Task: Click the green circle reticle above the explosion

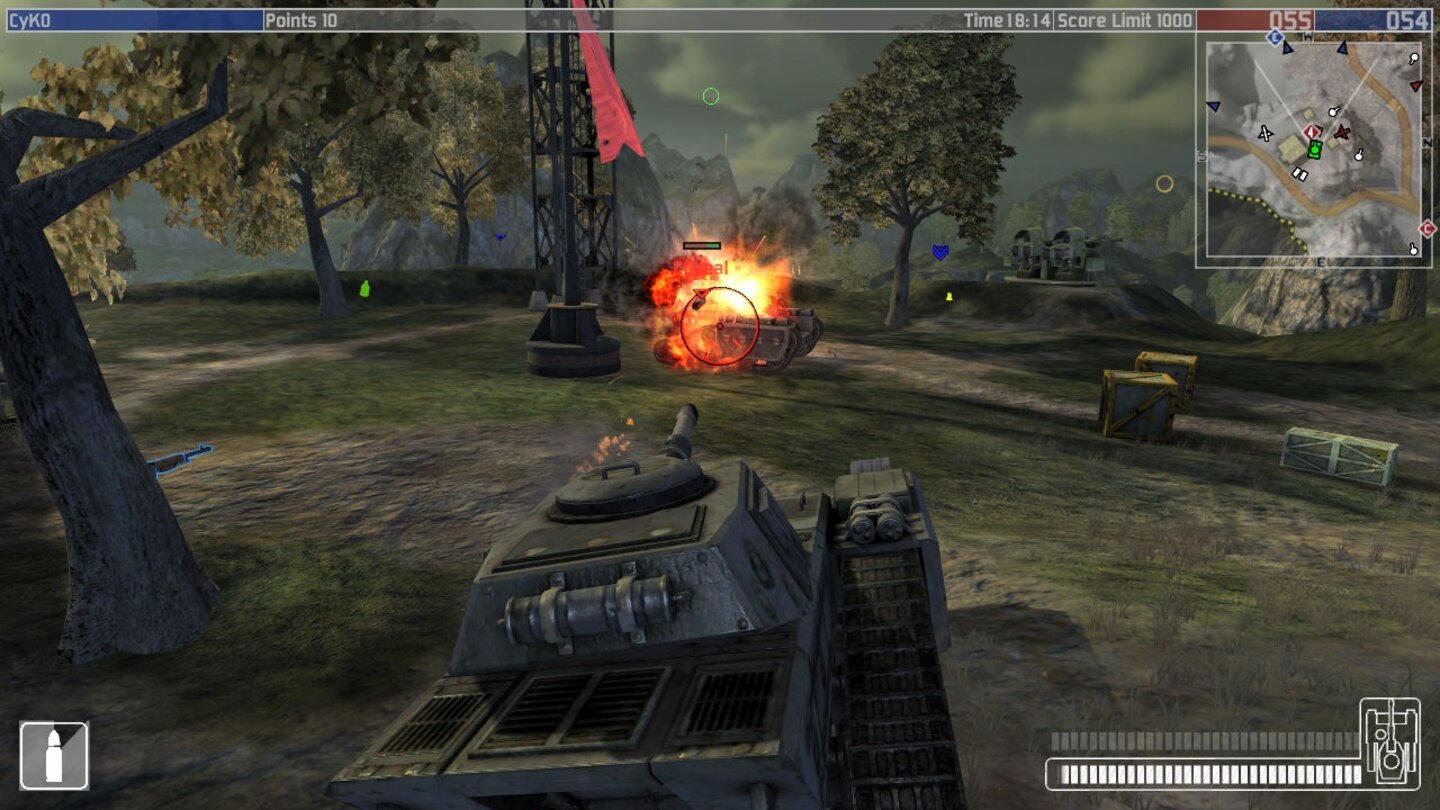Action: click(x=711, y=95)
